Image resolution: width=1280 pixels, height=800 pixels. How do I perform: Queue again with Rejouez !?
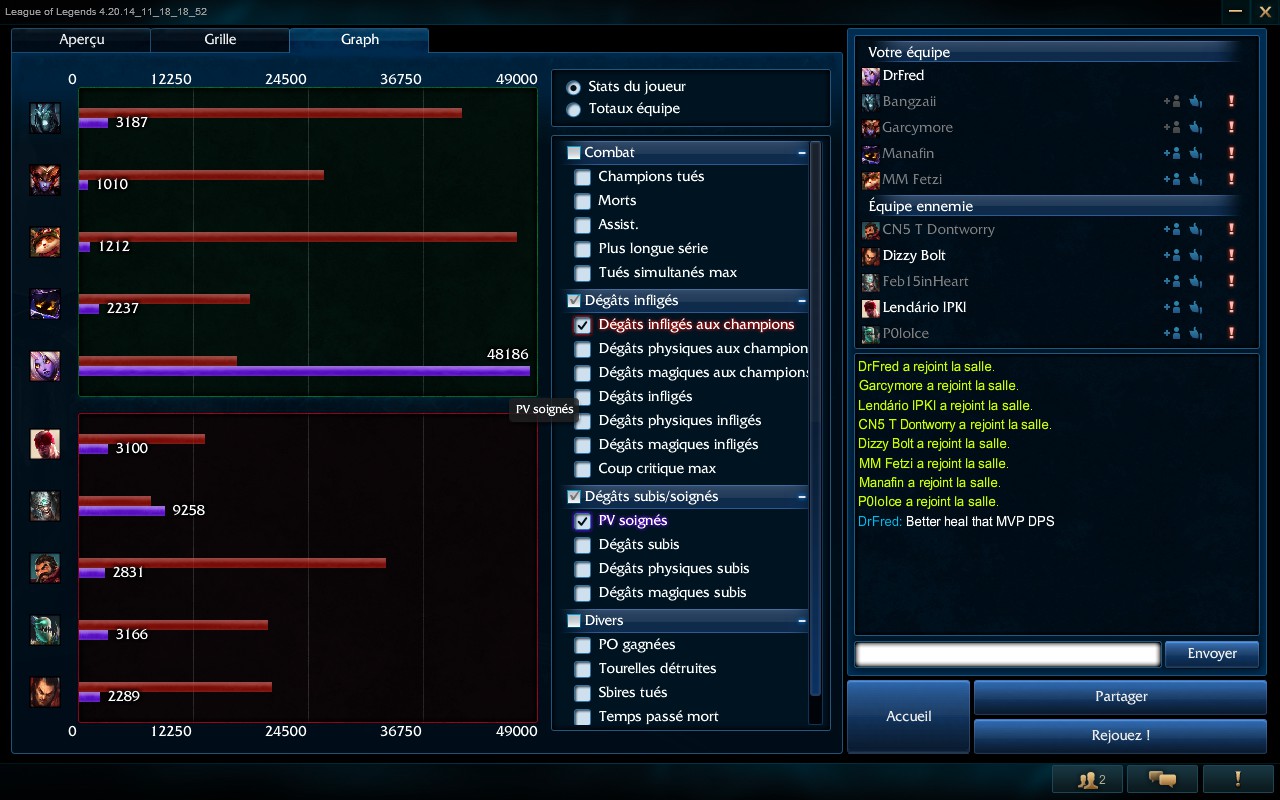[1120, 736]
